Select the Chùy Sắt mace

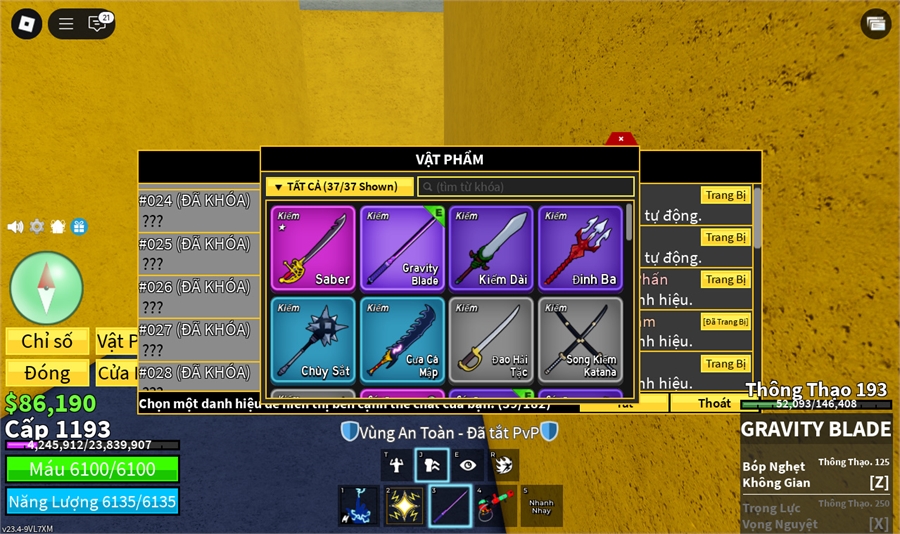[x=312, y=340]
